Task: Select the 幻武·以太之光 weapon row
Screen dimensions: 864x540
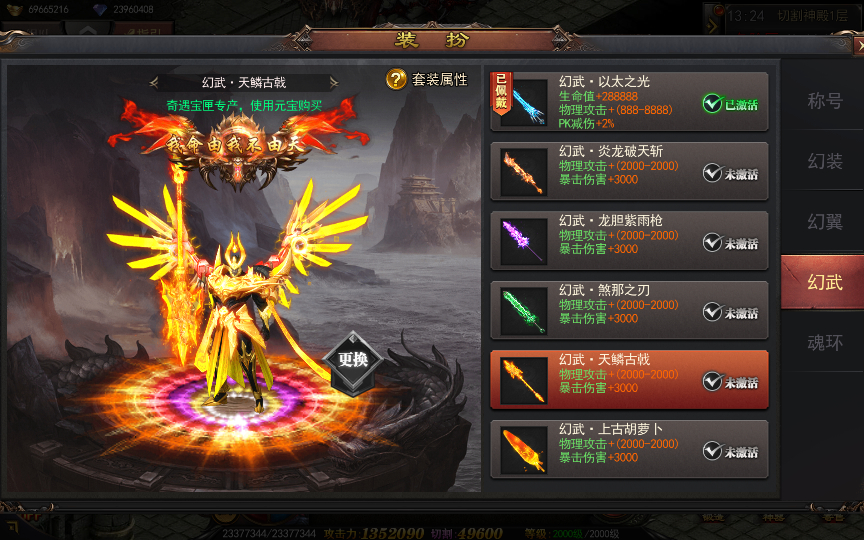Action: pyautogui.click(x=620, y=101)
